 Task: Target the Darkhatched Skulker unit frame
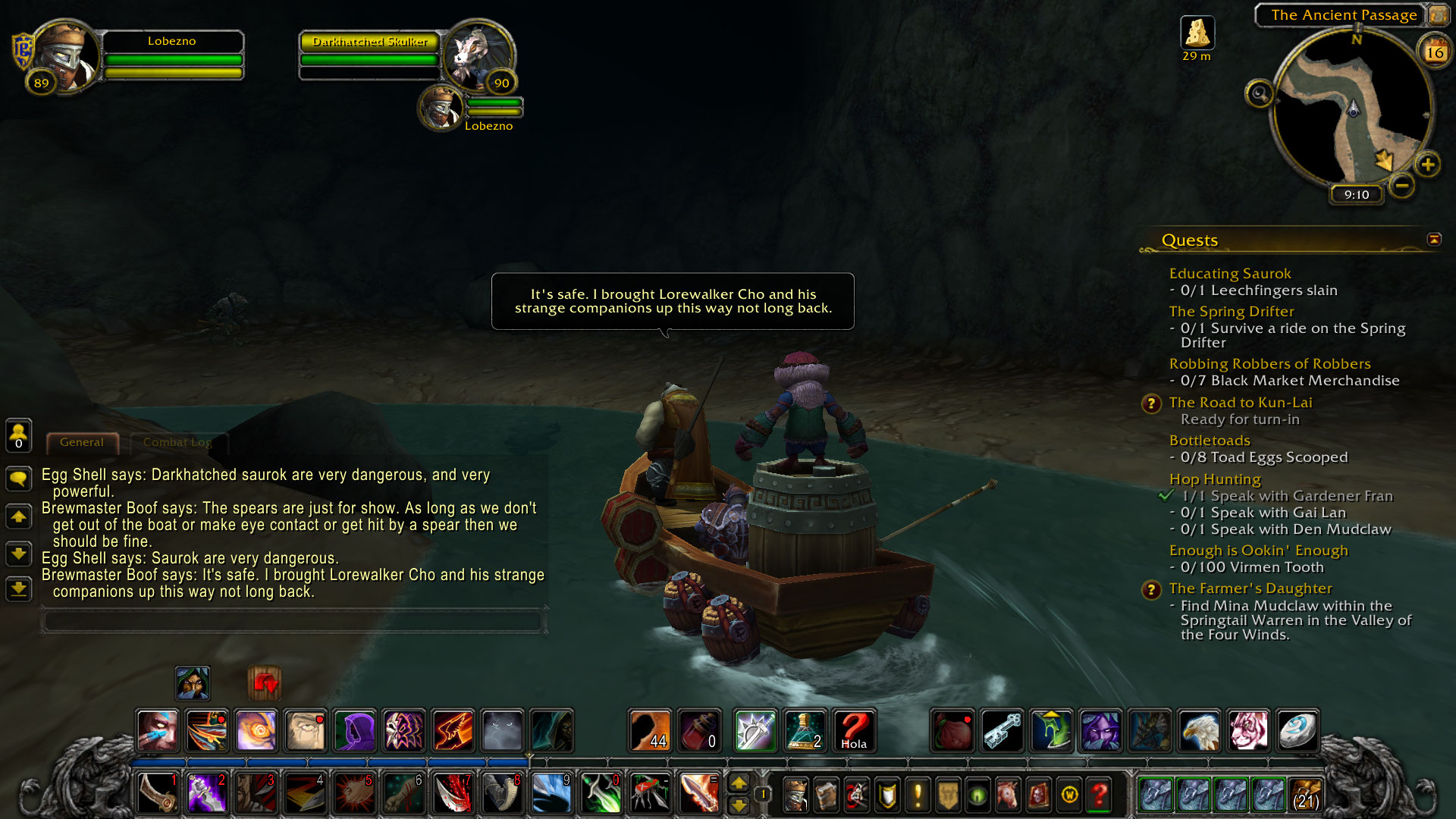[x=370, y=42]
